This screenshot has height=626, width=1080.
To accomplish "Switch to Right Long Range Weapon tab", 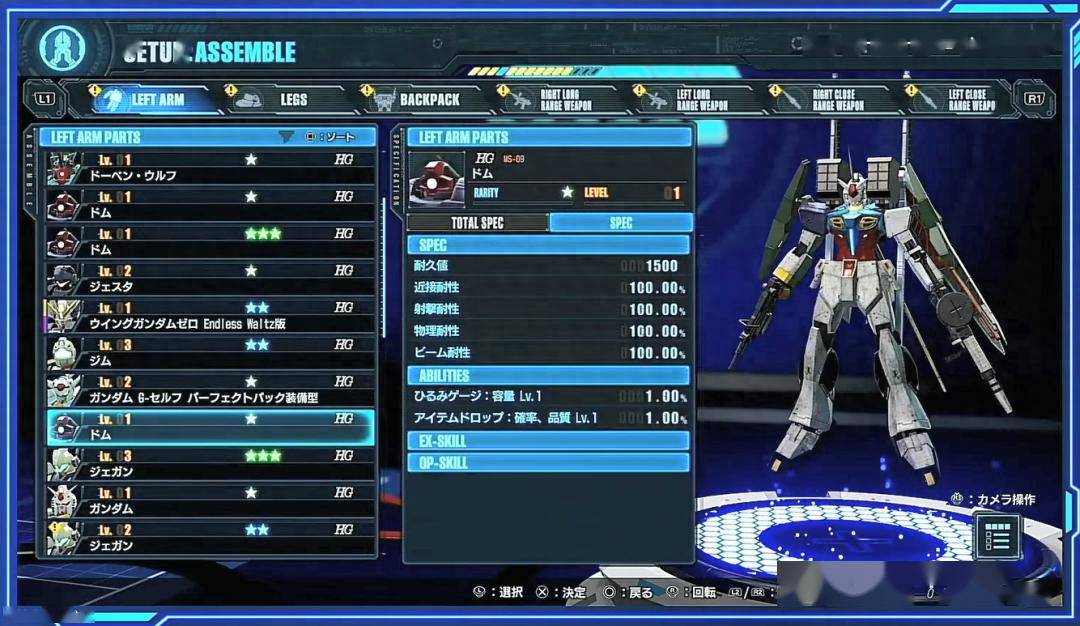I will [x=553, y=100].
